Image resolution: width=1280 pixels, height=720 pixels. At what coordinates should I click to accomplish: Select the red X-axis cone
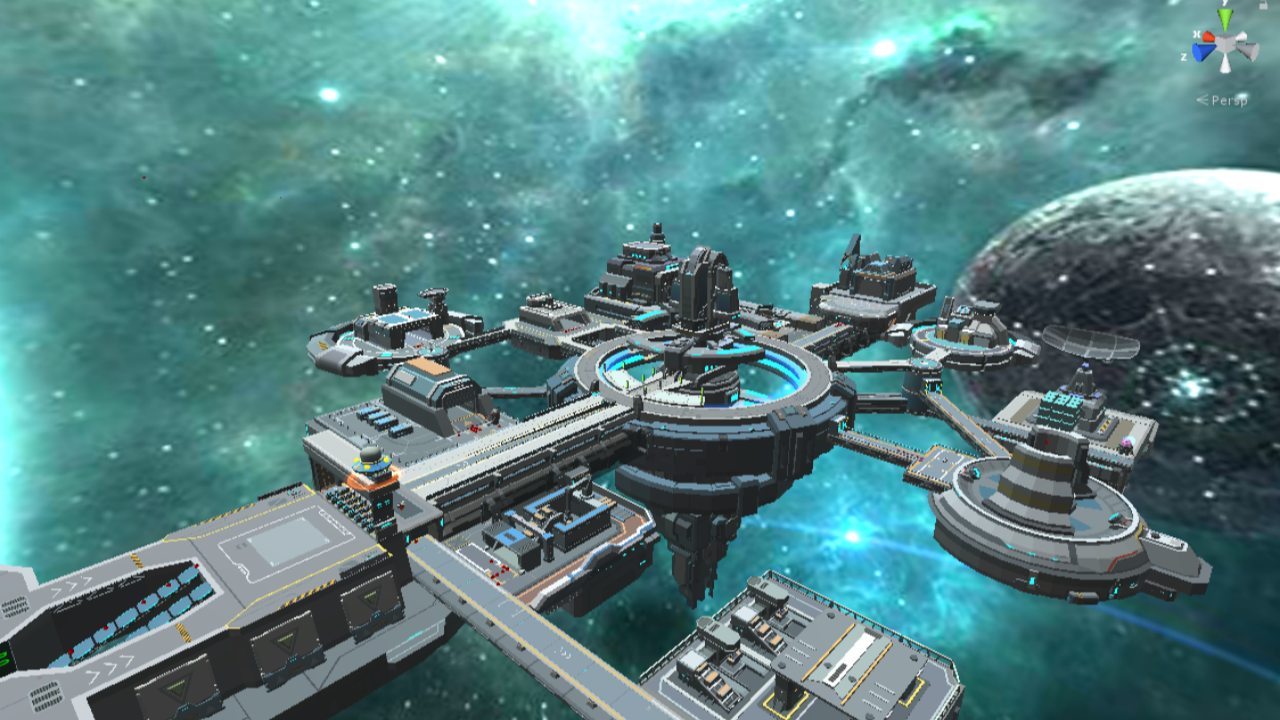(x=1208, y=37)
